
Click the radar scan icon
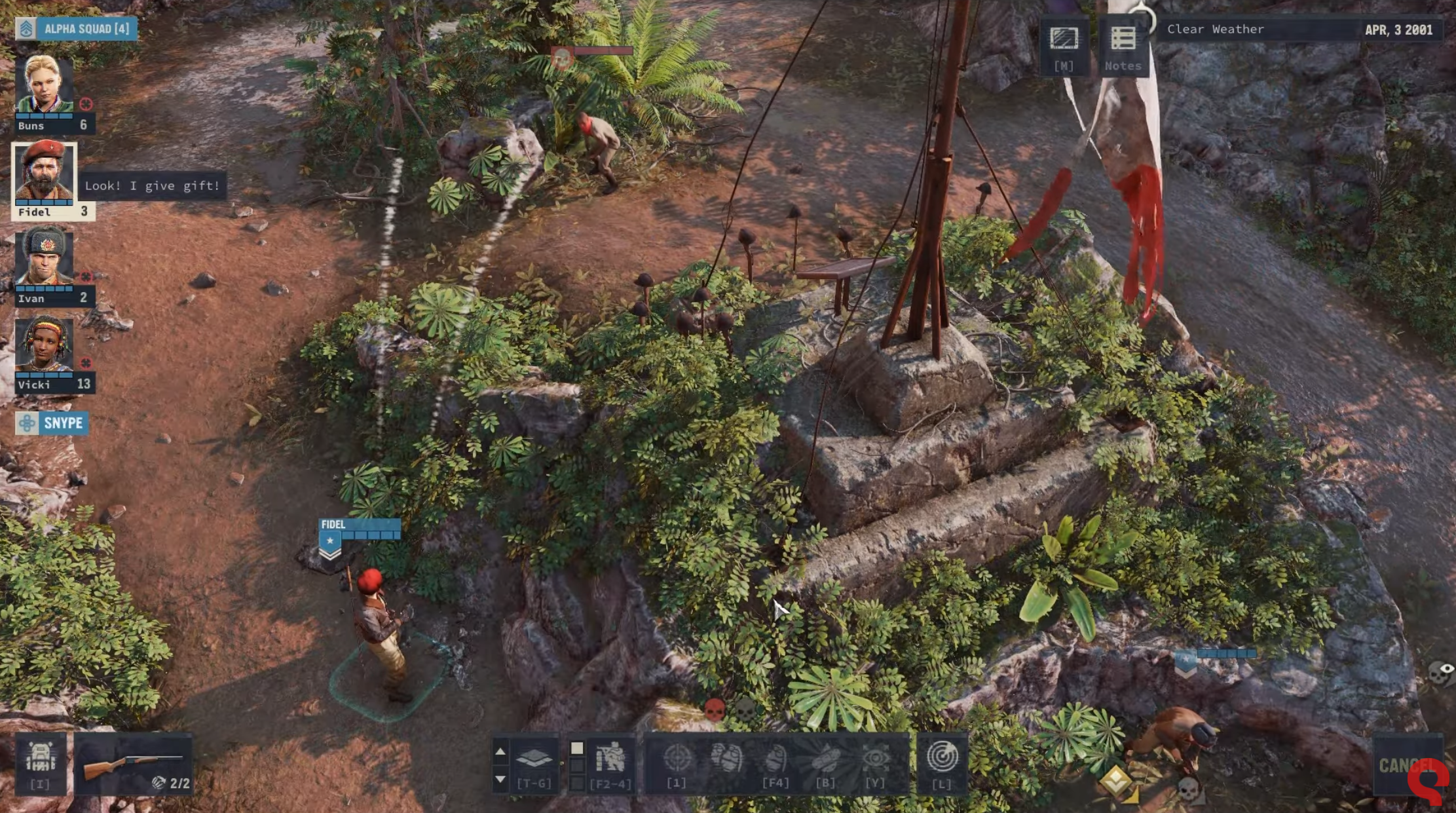tap(942, 759)
